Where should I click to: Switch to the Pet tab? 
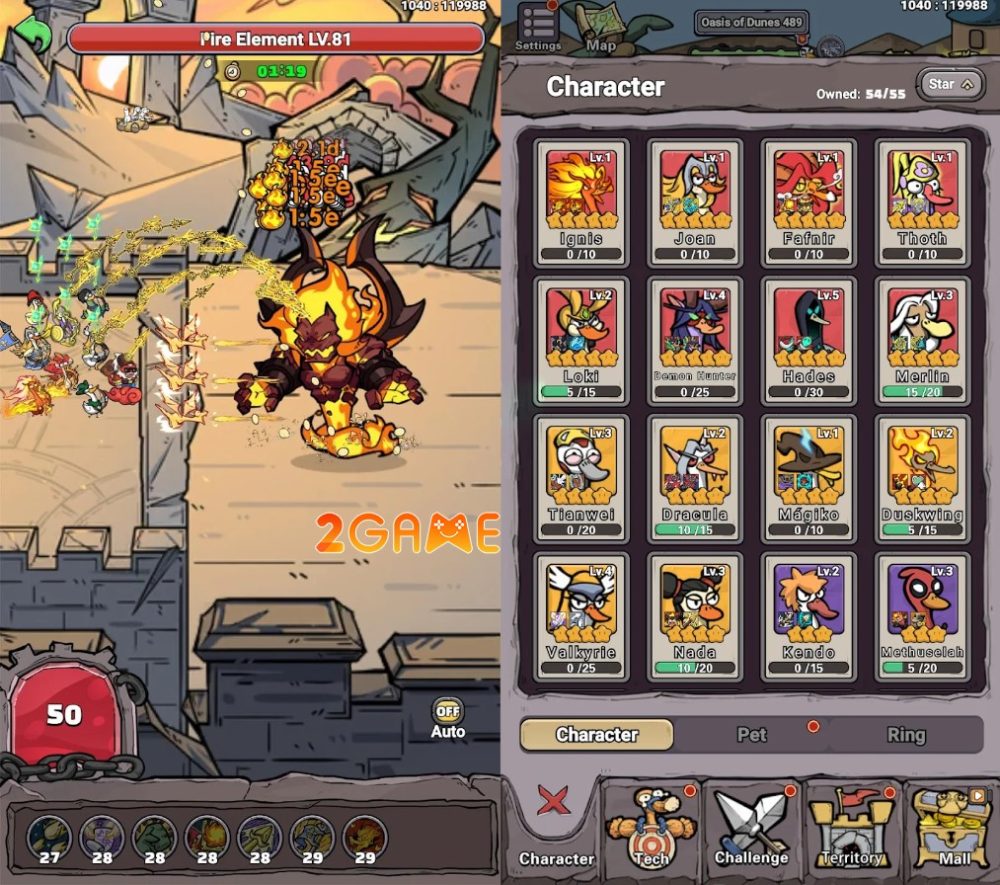click(752, 735)
